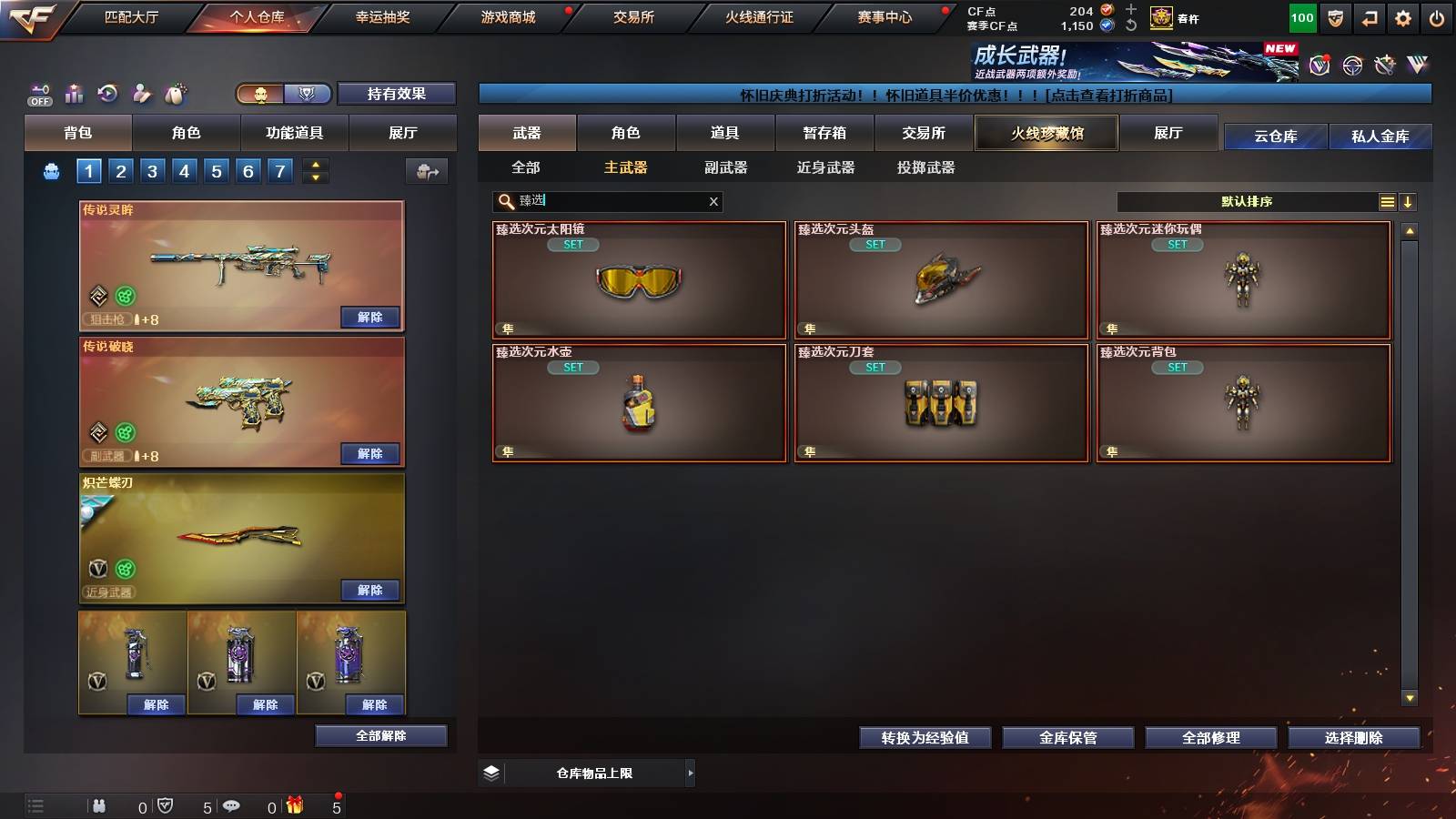Open the 交易所 menu at top
The width and height of the screenshot is (1456, 819).
point(632,17)
